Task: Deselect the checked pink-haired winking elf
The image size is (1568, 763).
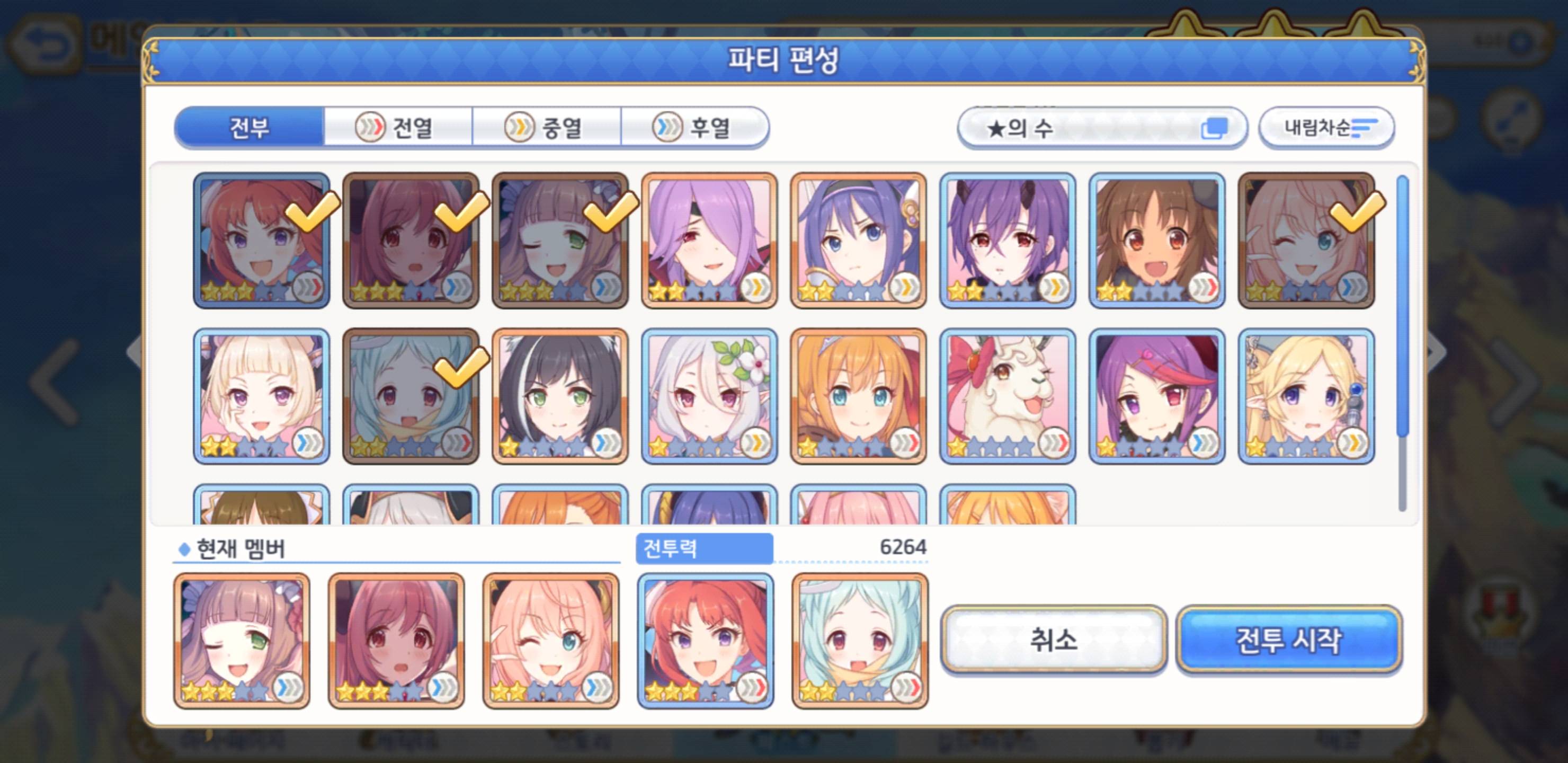Action: (x=1306, y=241)
